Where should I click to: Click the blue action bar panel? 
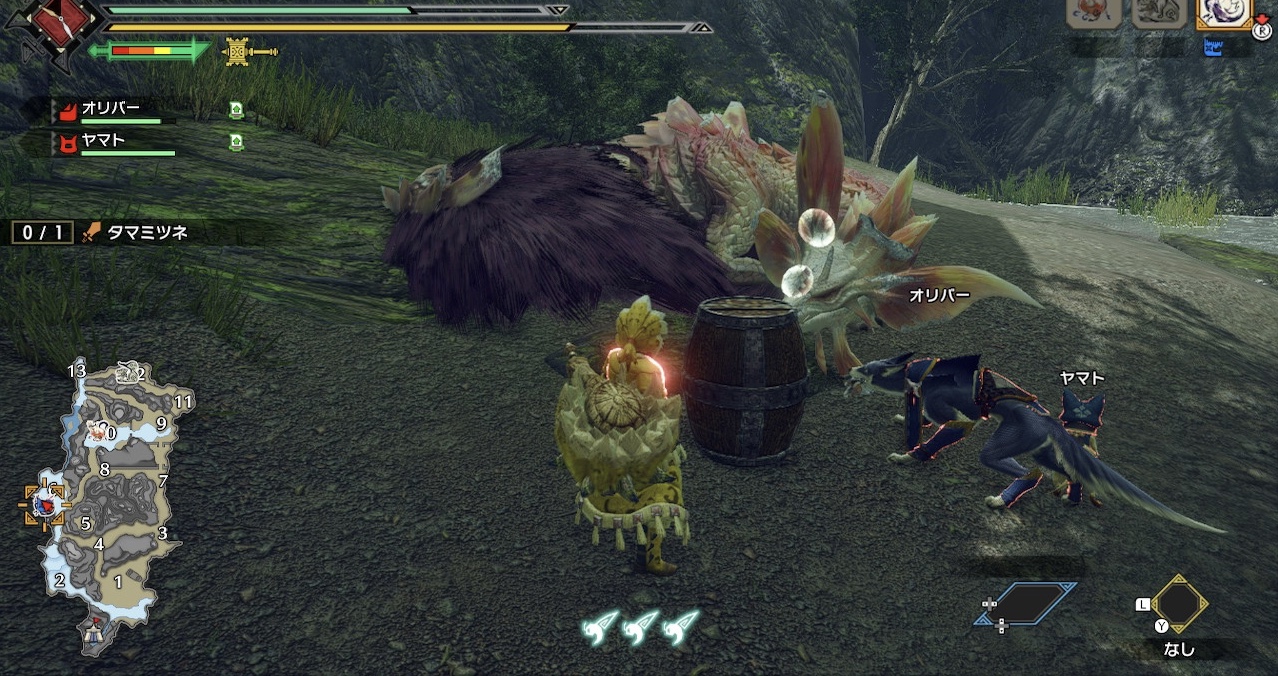pyautogui.click(x=1025, y=604)
